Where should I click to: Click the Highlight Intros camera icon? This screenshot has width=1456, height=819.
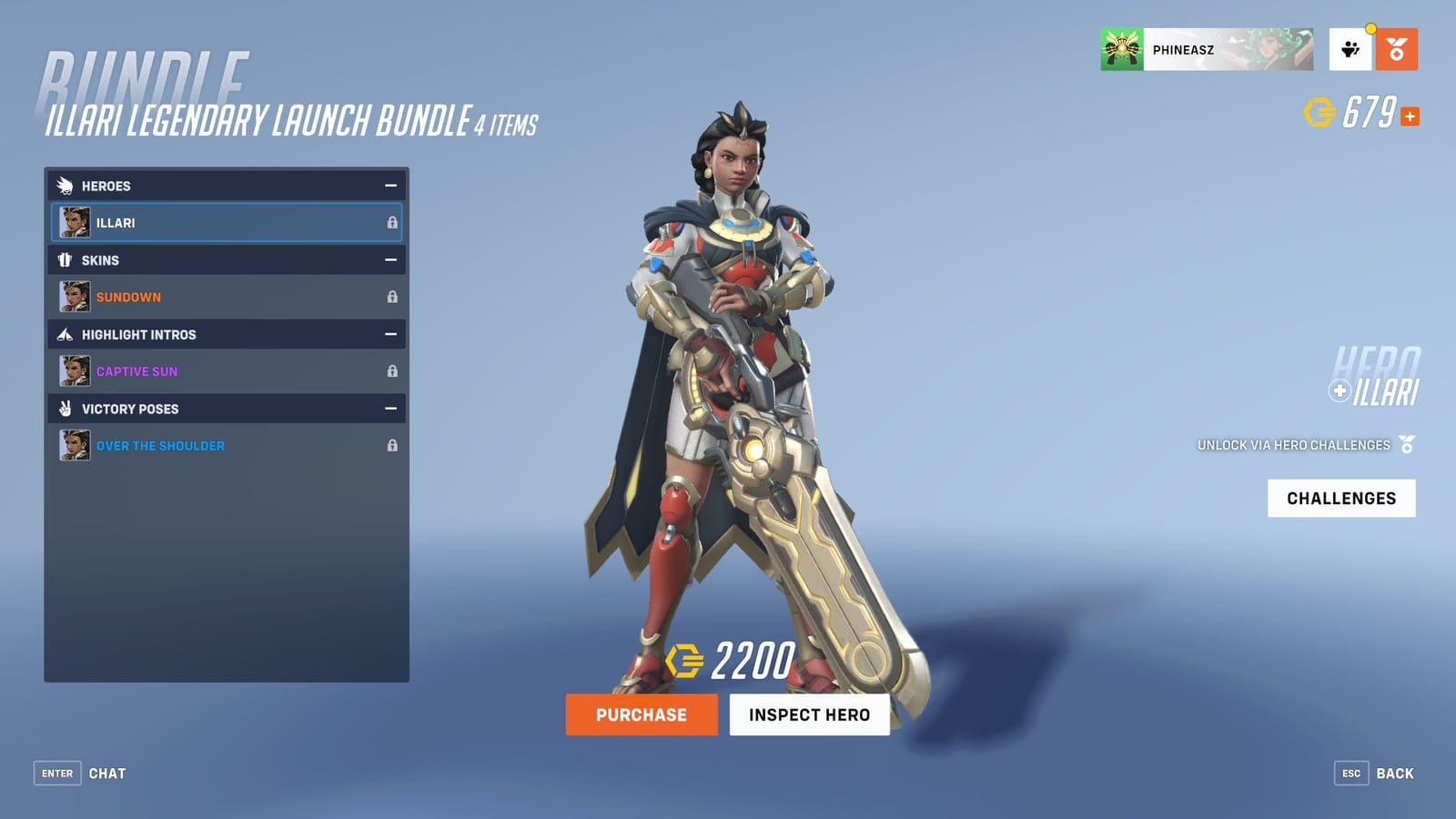[64, 335]
